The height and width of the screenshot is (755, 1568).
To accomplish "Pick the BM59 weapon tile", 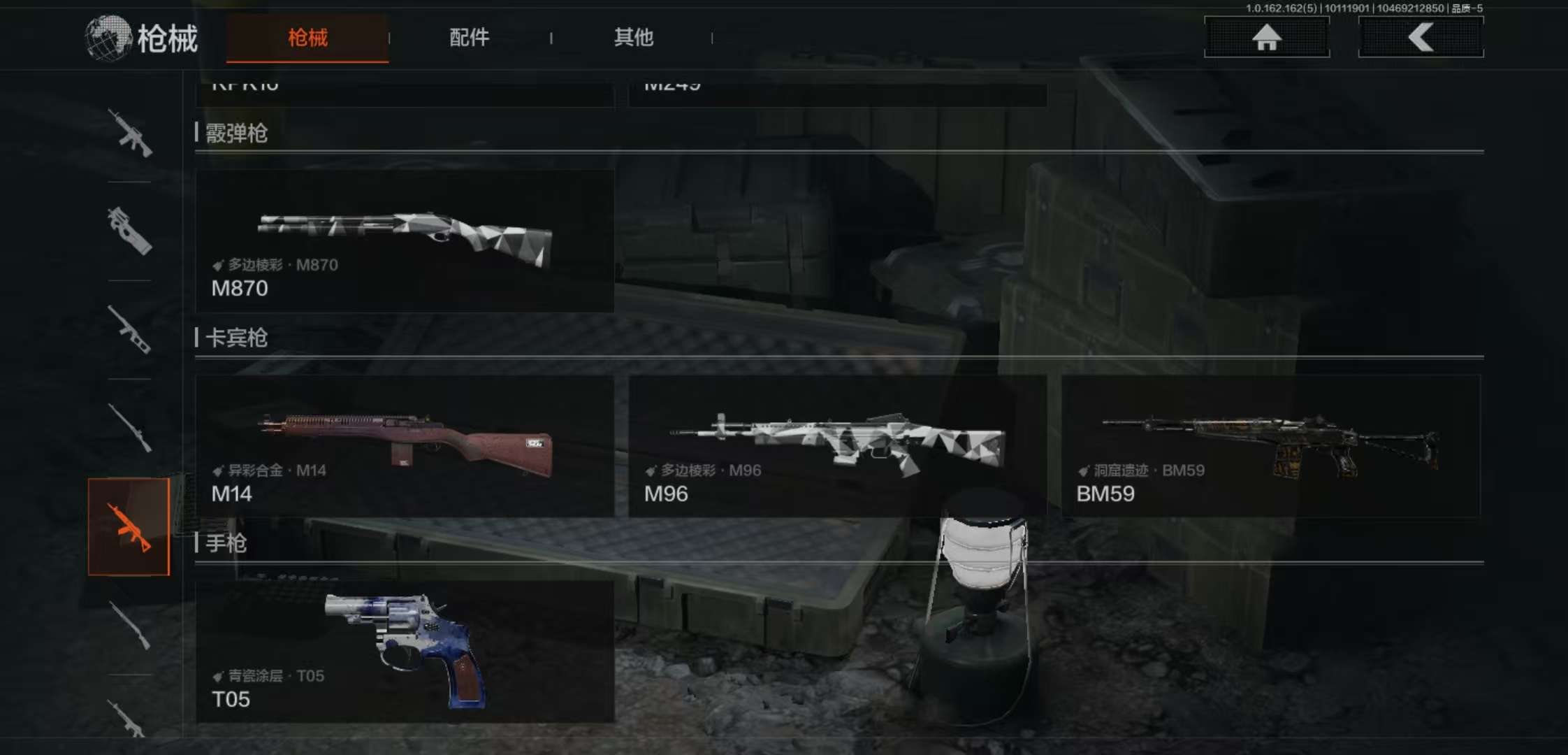I will point(1270,446).
